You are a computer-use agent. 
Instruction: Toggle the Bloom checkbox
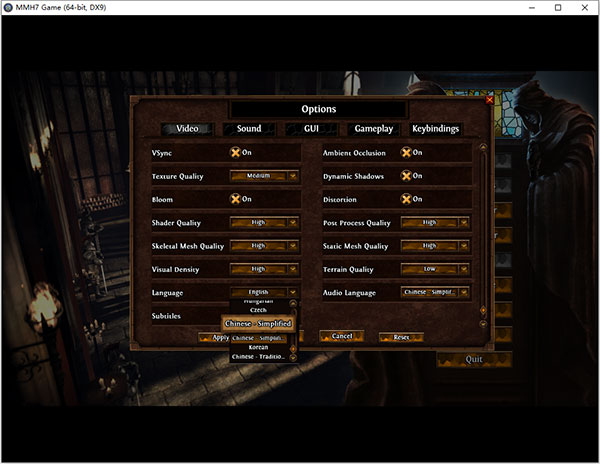pyautogui.click(x=237, y=199)
